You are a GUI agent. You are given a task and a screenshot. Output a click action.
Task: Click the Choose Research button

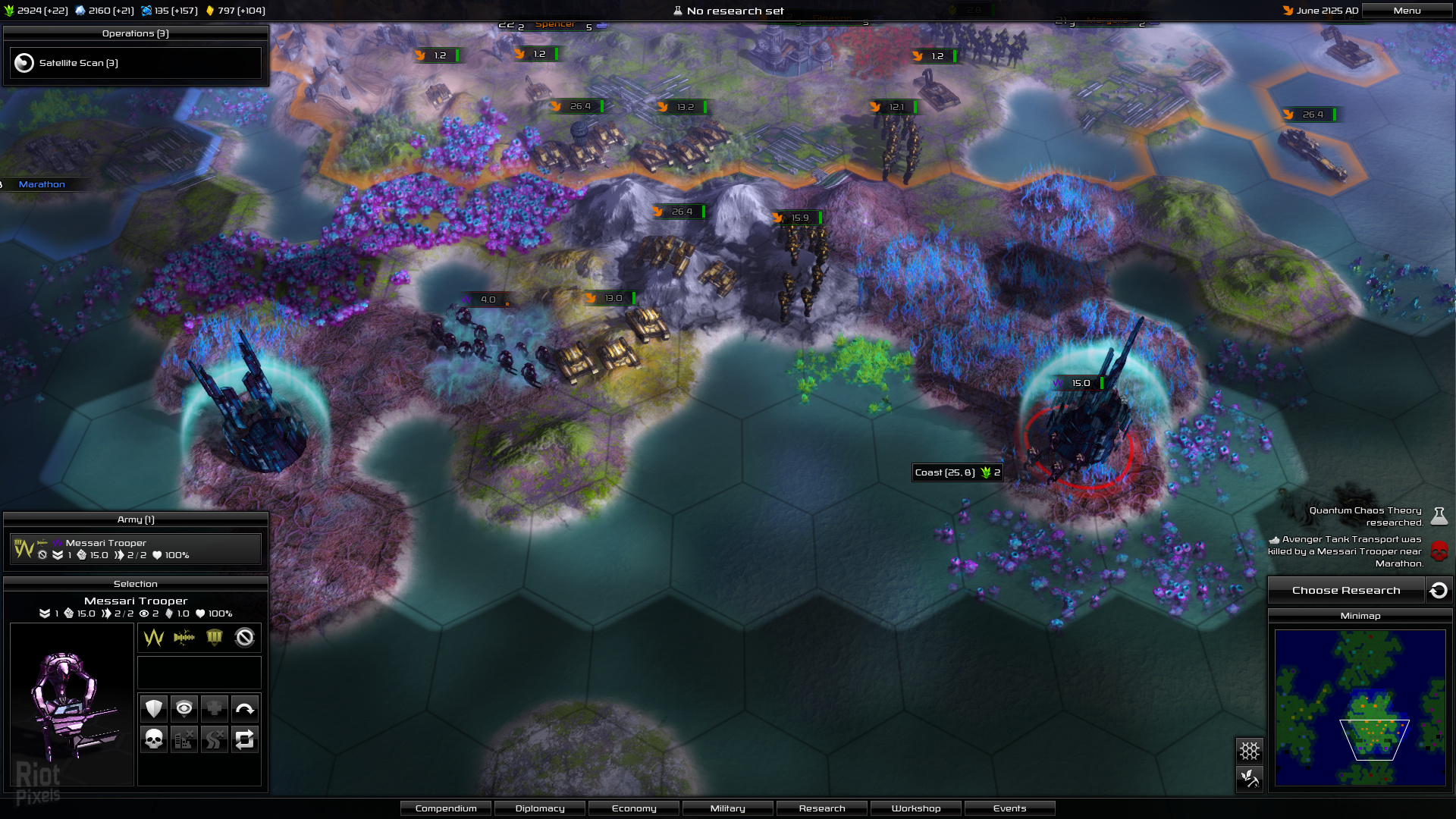(x=1346, y=591)
